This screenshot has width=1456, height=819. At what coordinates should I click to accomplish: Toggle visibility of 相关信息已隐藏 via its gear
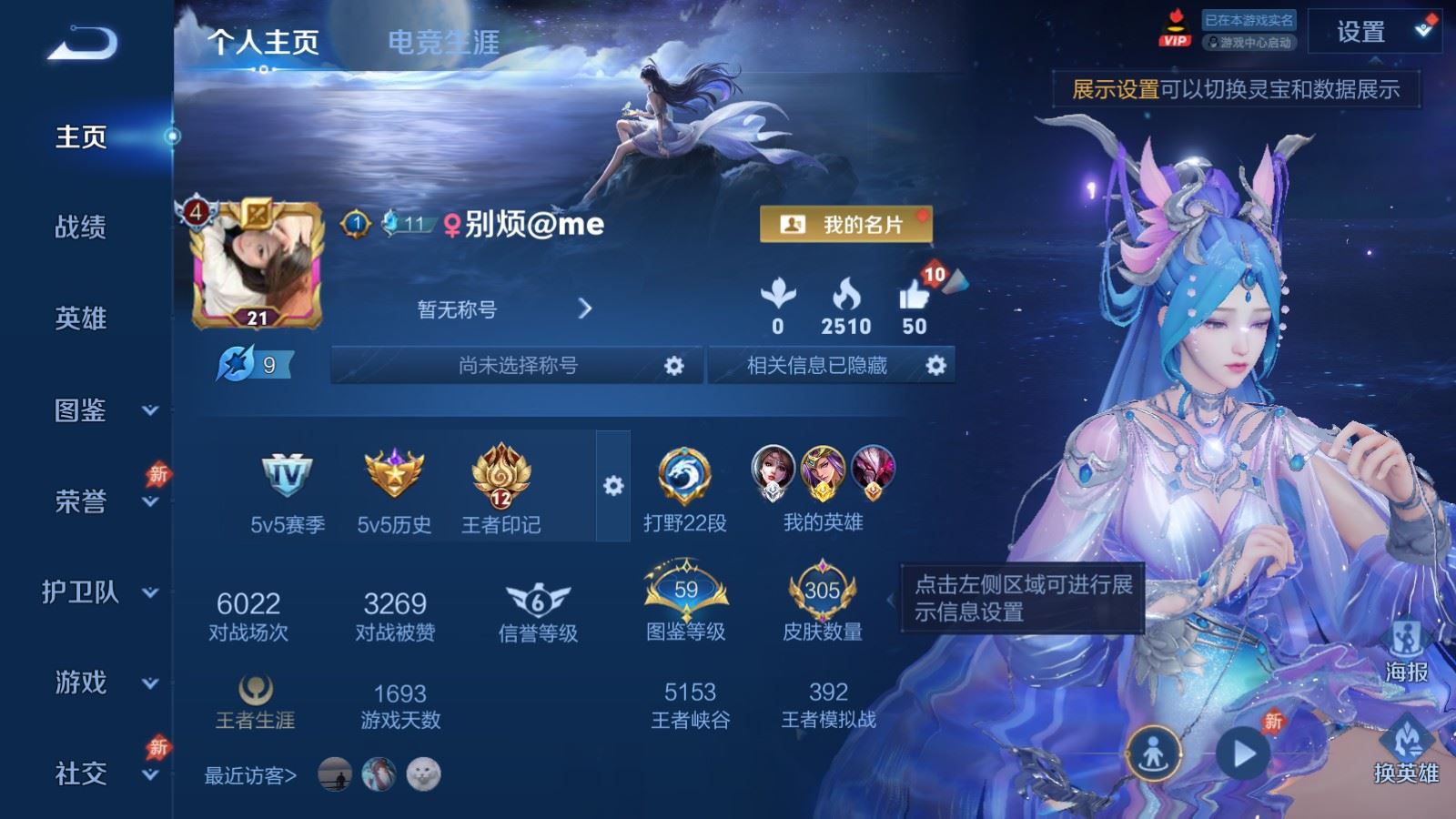tap(935, 365)
